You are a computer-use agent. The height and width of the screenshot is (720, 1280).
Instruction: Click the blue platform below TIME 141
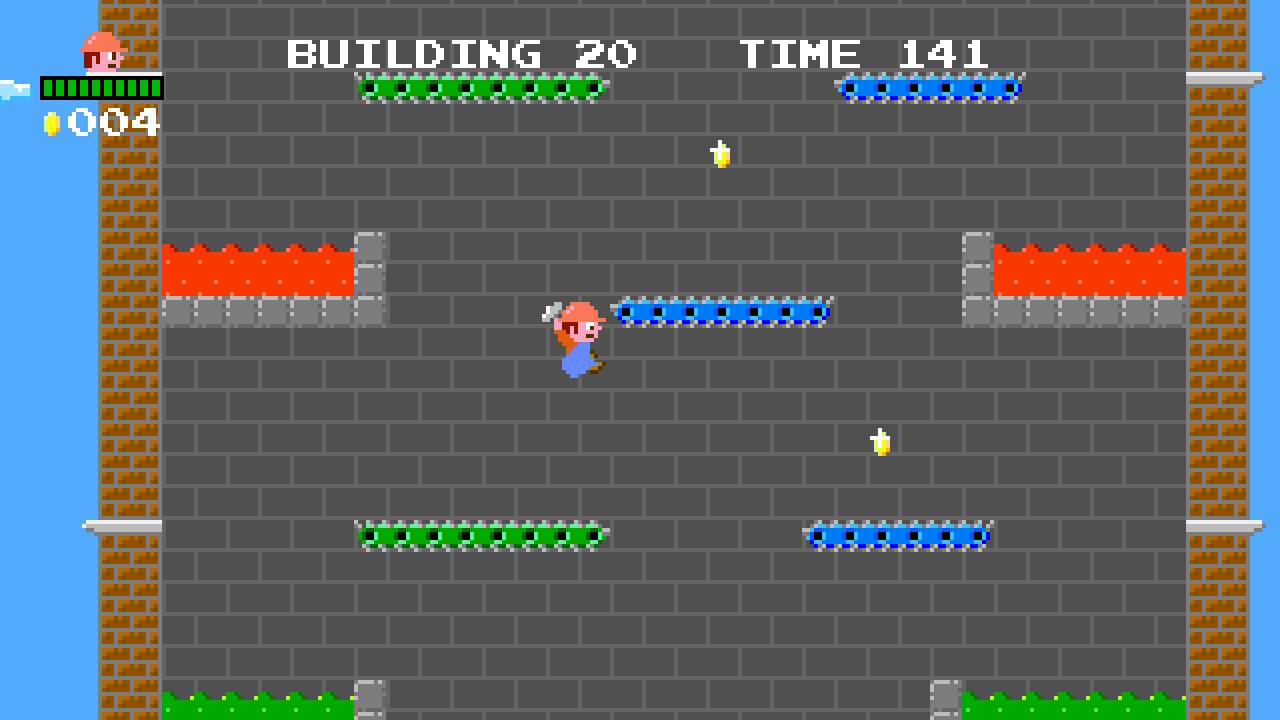tap(928, 88)
